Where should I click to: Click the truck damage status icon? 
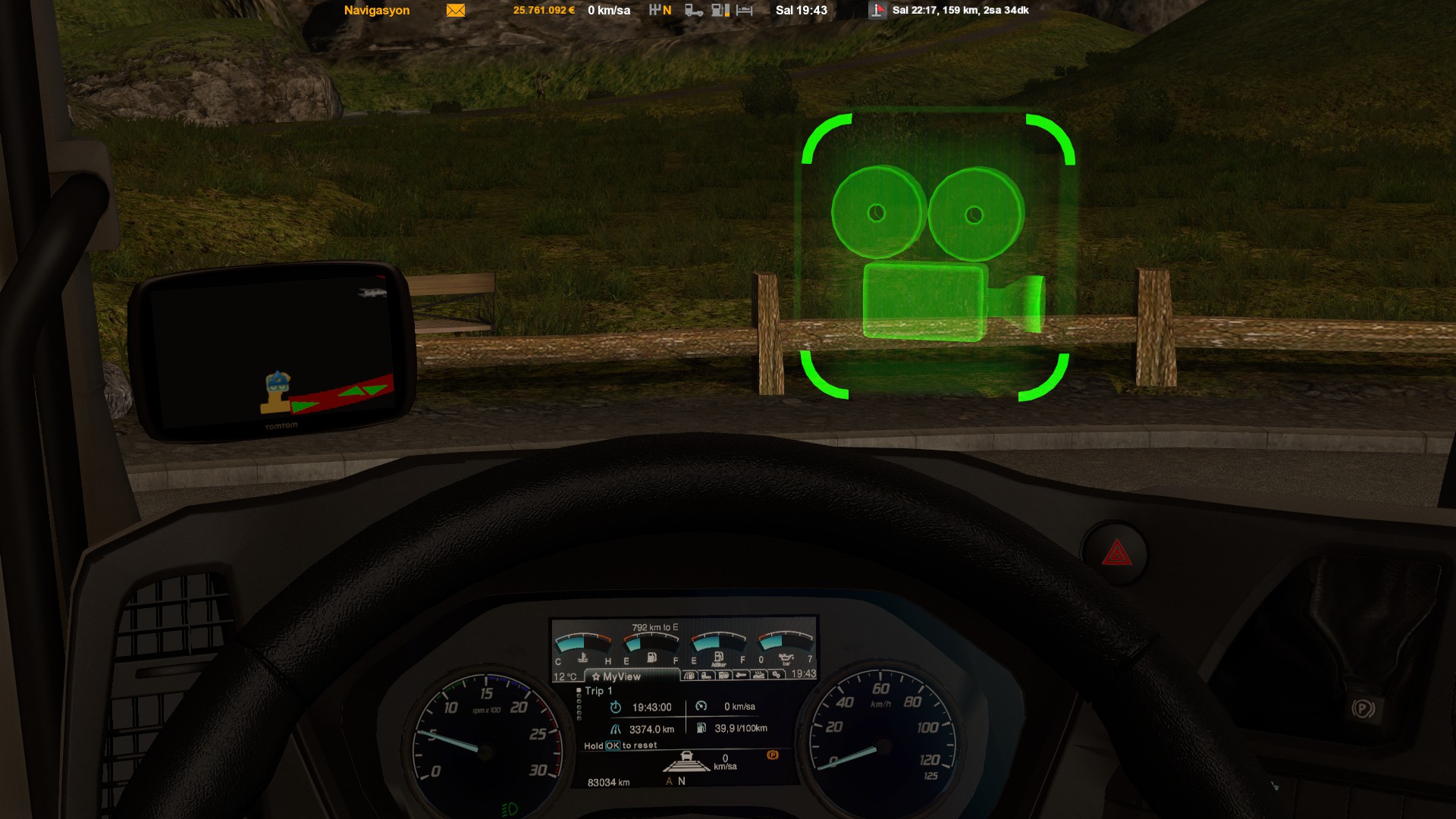[694, 11]
